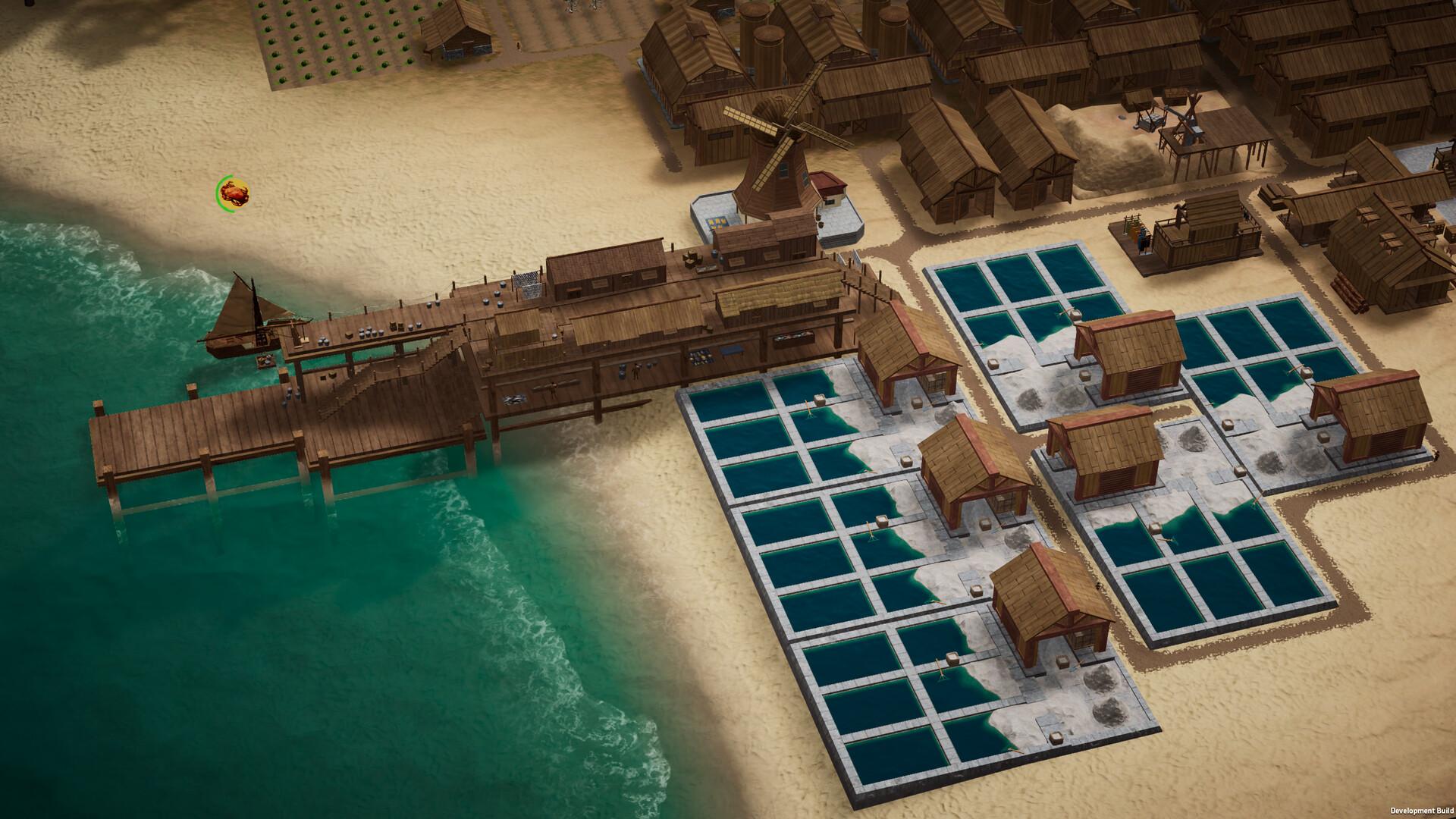Image resolution: width=1456 pixels, height=819 pixels.
Task: Select the crab resource marker icon
Action: point(233,194)
